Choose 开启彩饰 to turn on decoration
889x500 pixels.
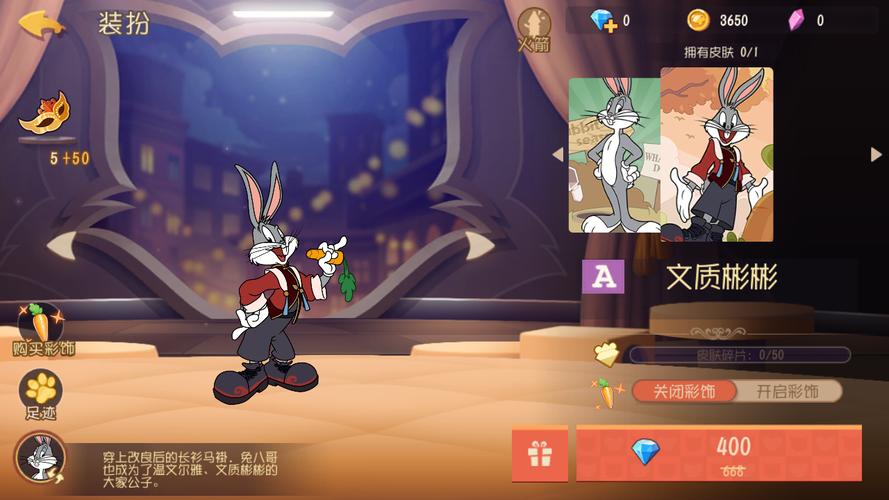pos(787,391)
